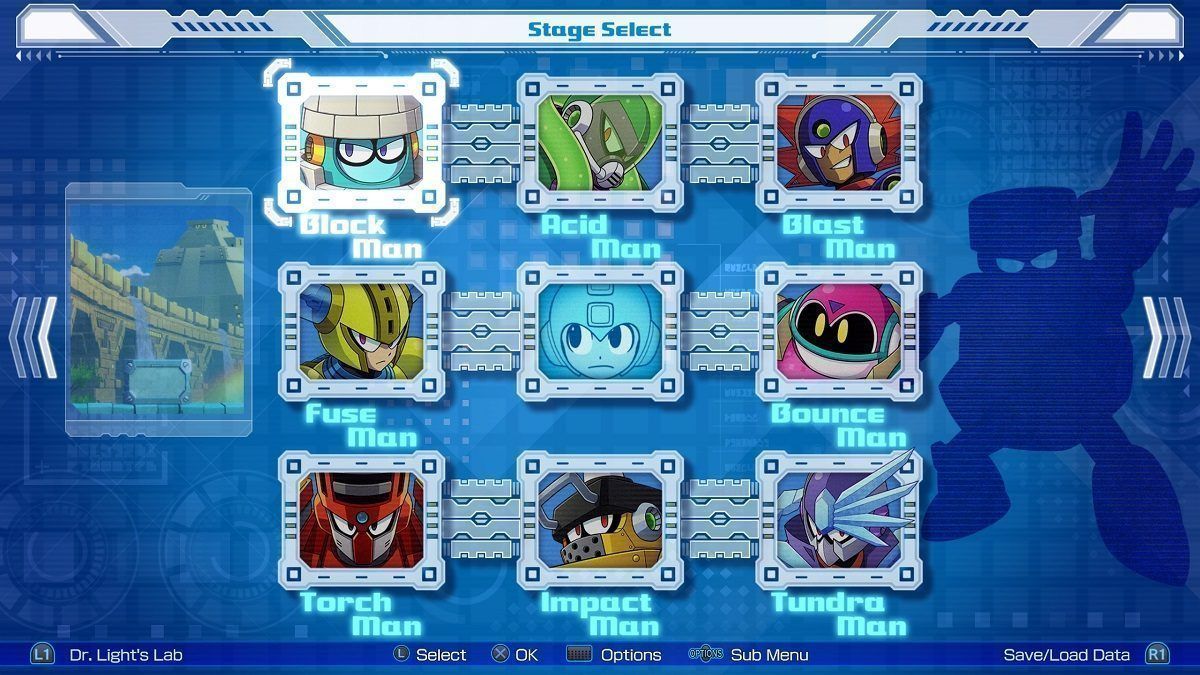Select the Block Man stage portrait
The image size is (1200, 675).
[361, 141]
